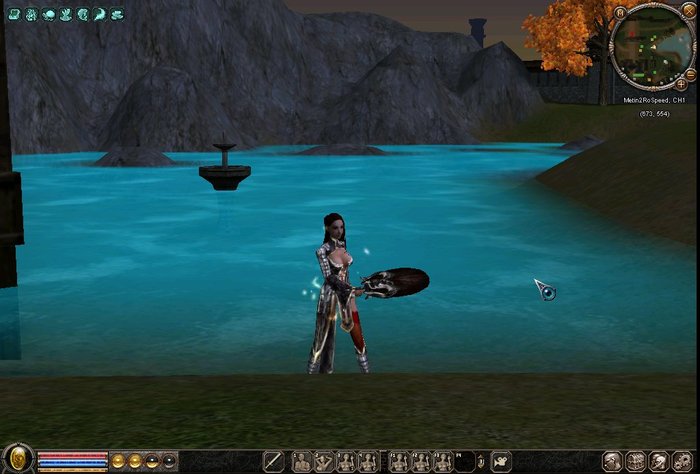
Task: Click the gold dragon emblem at bar's left end
Action: point(16,459)
